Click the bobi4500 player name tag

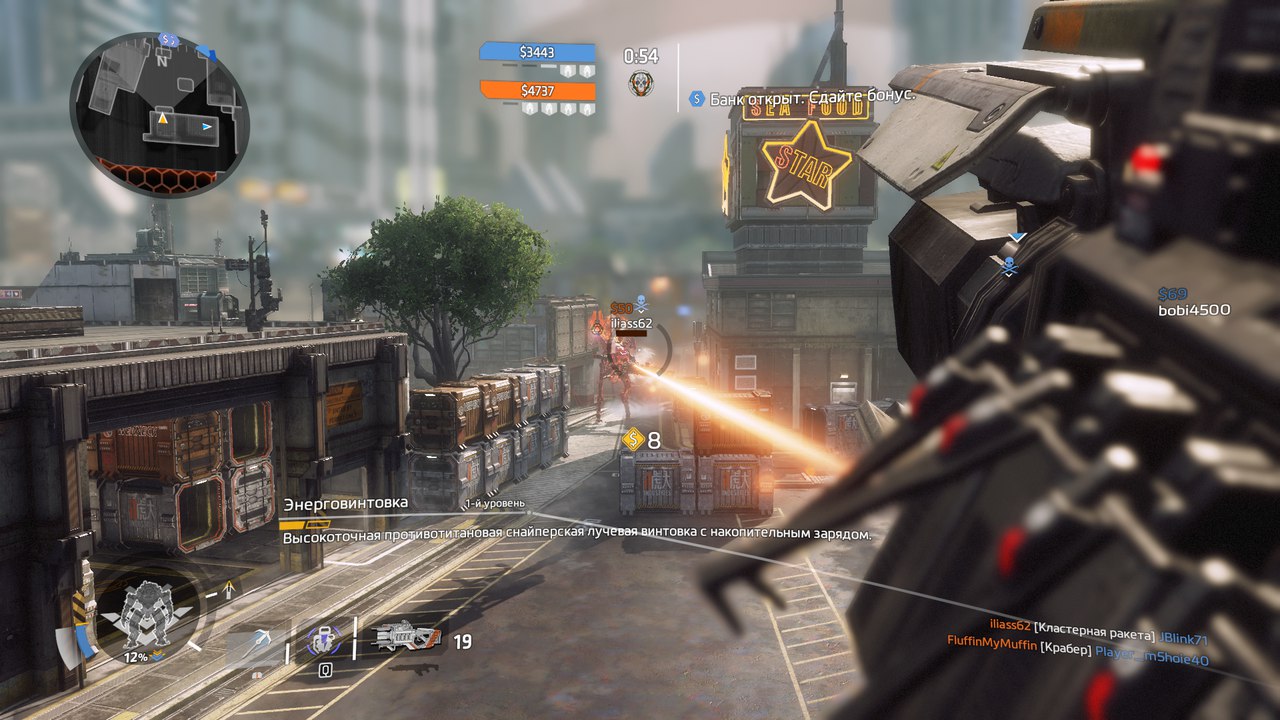1194,310
